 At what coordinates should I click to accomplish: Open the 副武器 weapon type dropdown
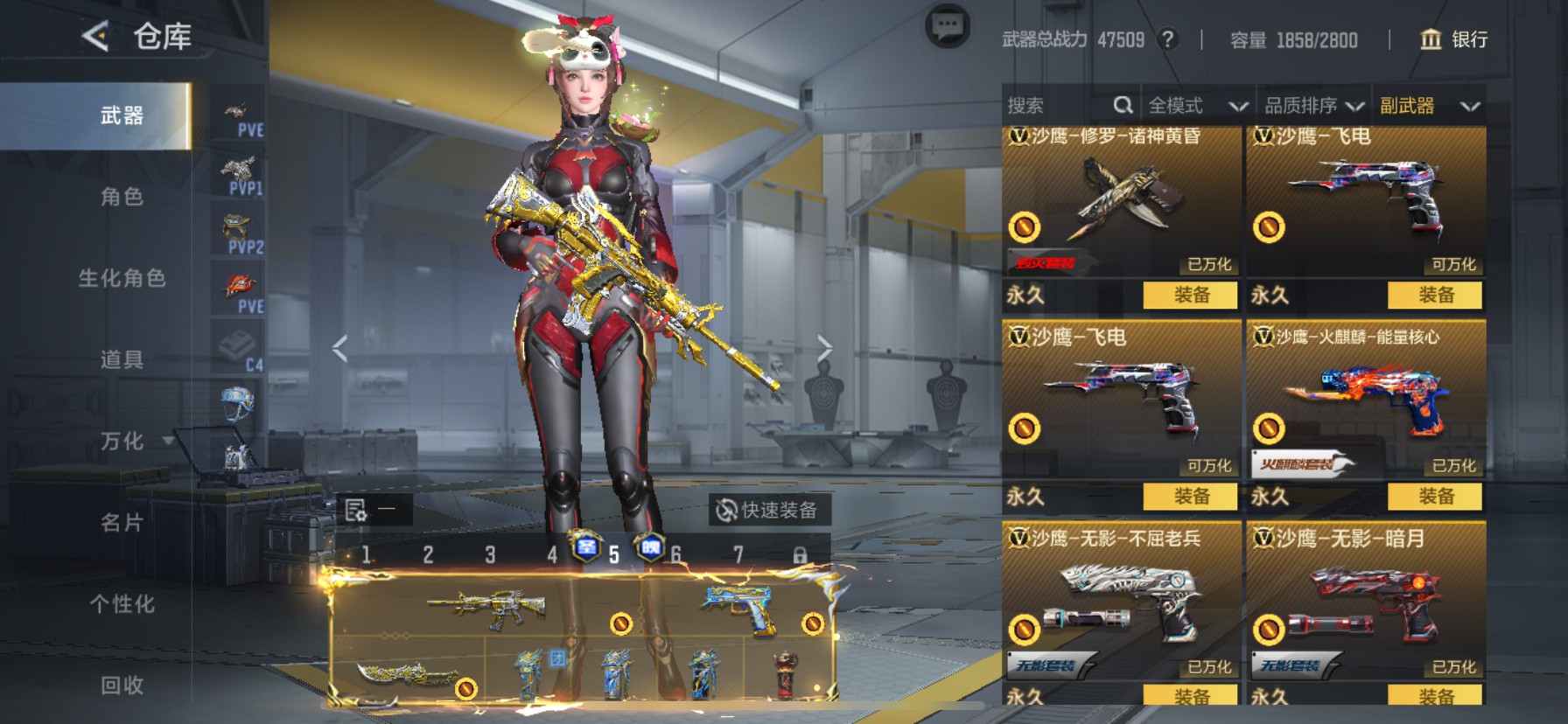pos(1429,106)
